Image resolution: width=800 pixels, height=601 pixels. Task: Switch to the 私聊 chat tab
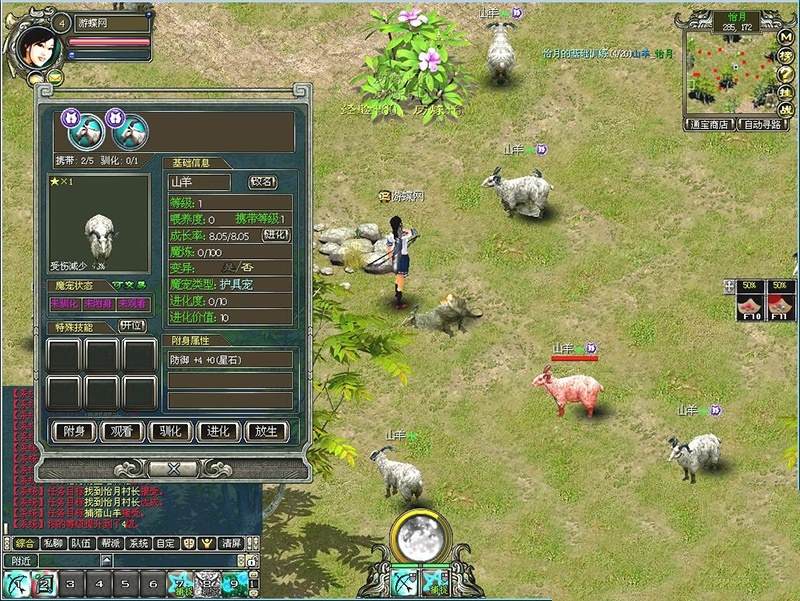[50, 543]
